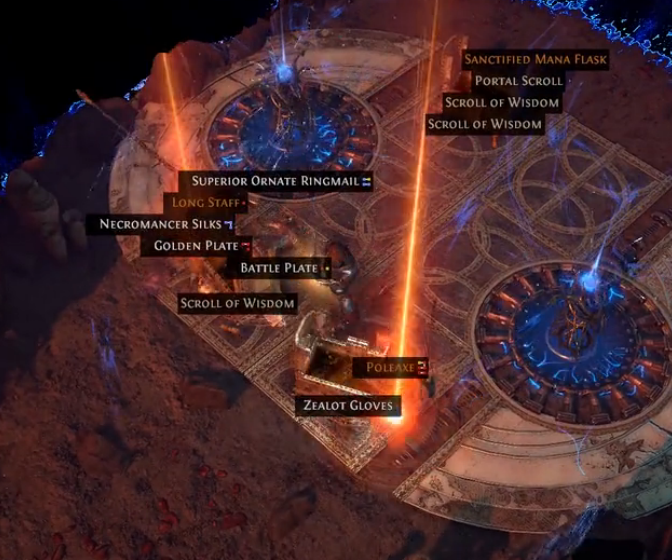The width and height of the screenshot is (672, 560).
Task: Loot the Long Staff item label
Action: 206,203
